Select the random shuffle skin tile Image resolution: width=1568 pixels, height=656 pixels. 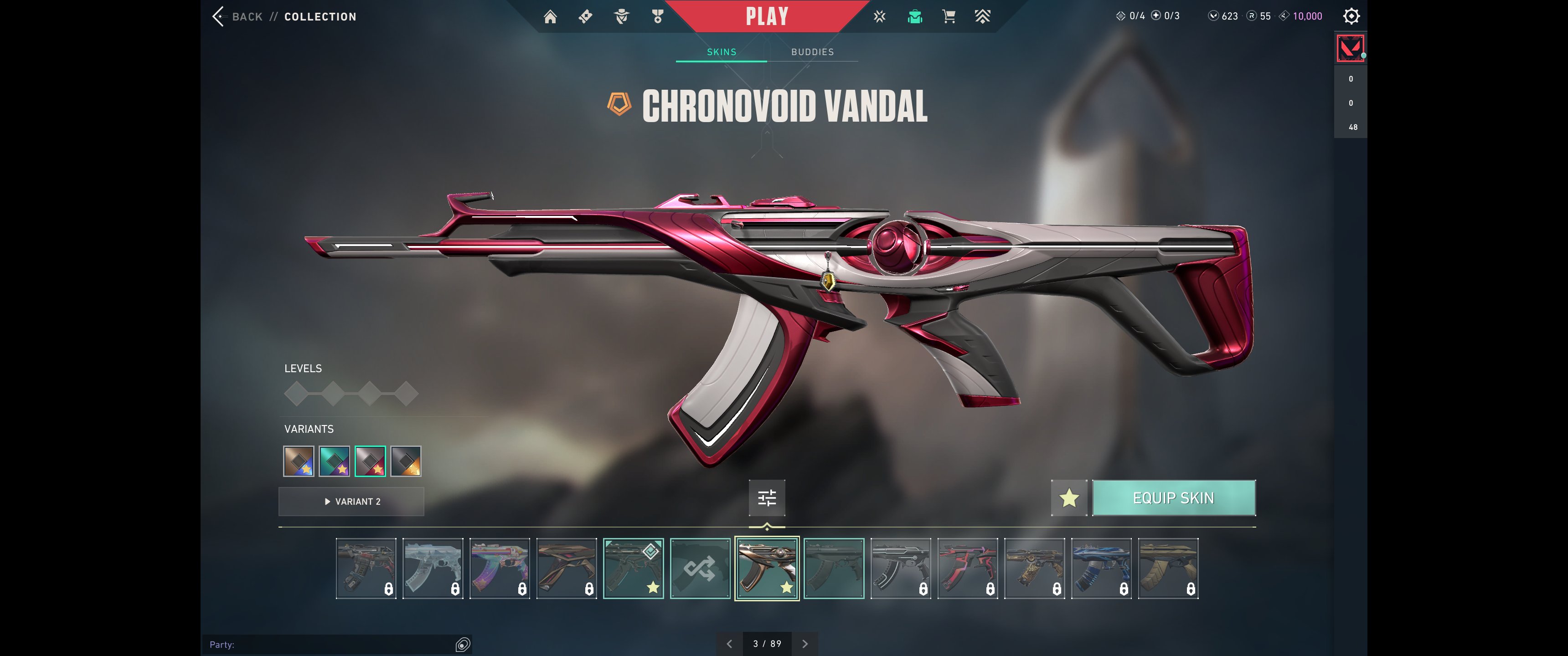click(x=700, y=569)
